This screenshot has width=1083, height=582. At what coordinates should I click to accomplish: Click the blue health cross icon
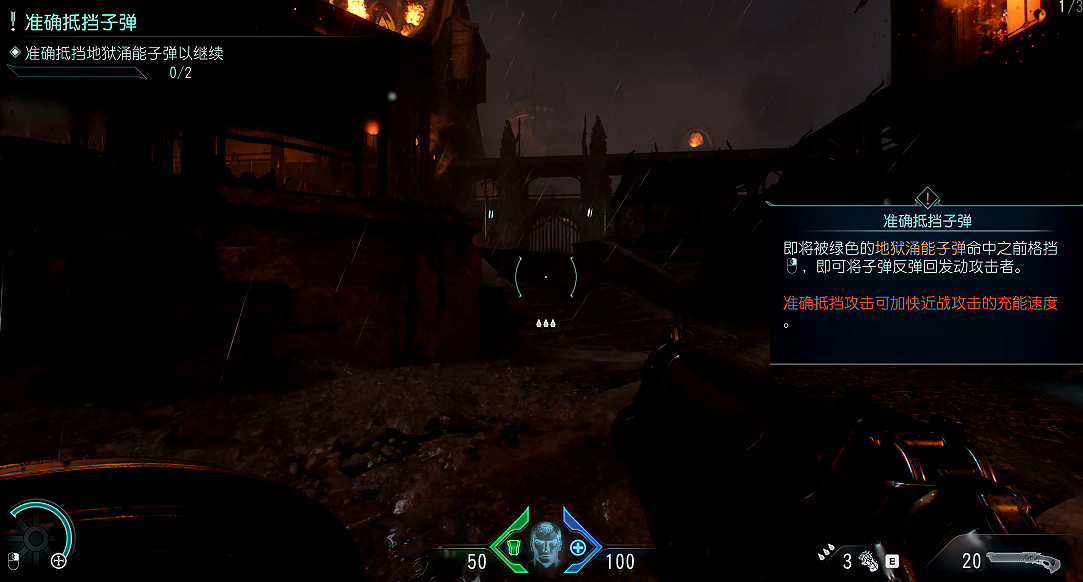click(578, 547)
